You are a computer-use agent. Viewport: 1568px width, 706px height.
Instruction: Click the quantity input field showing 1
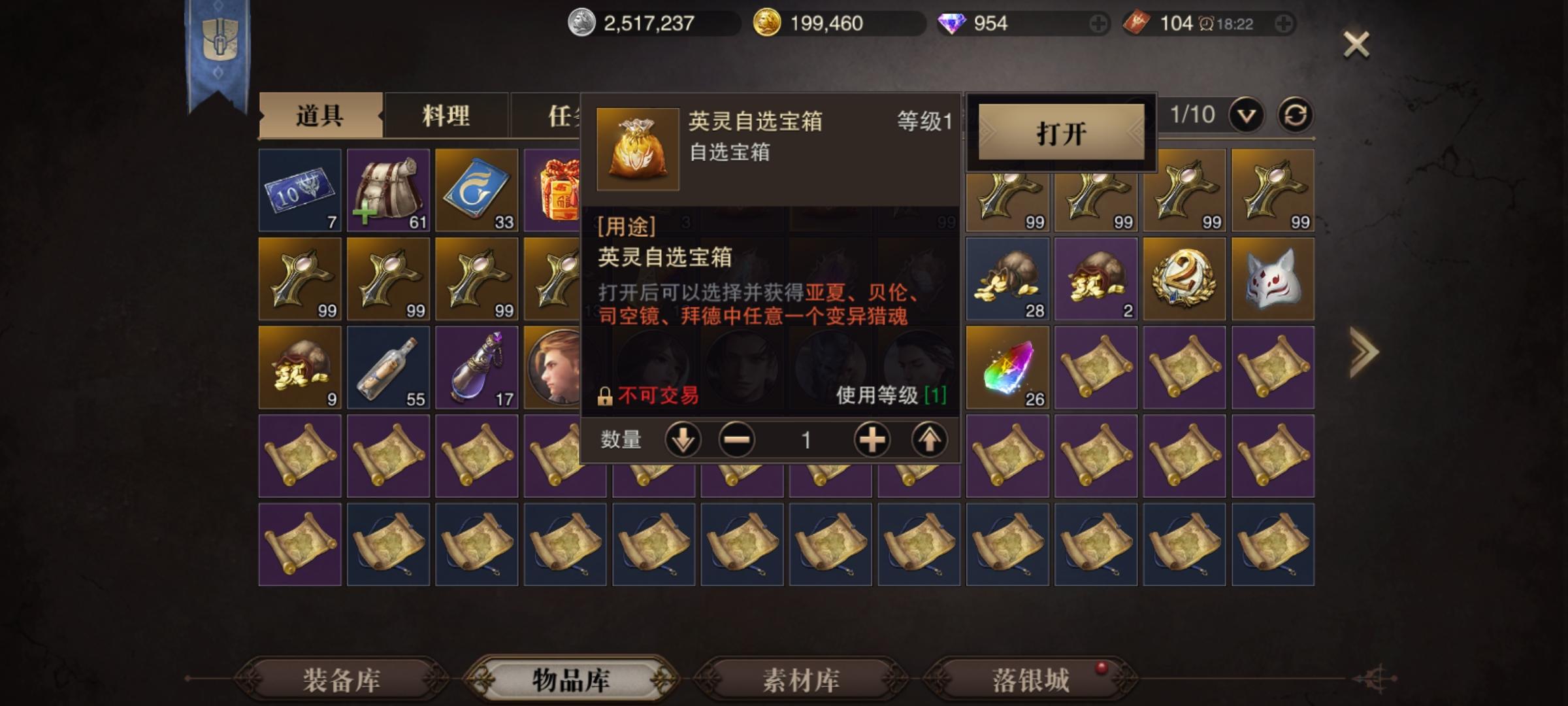[806, 440]
